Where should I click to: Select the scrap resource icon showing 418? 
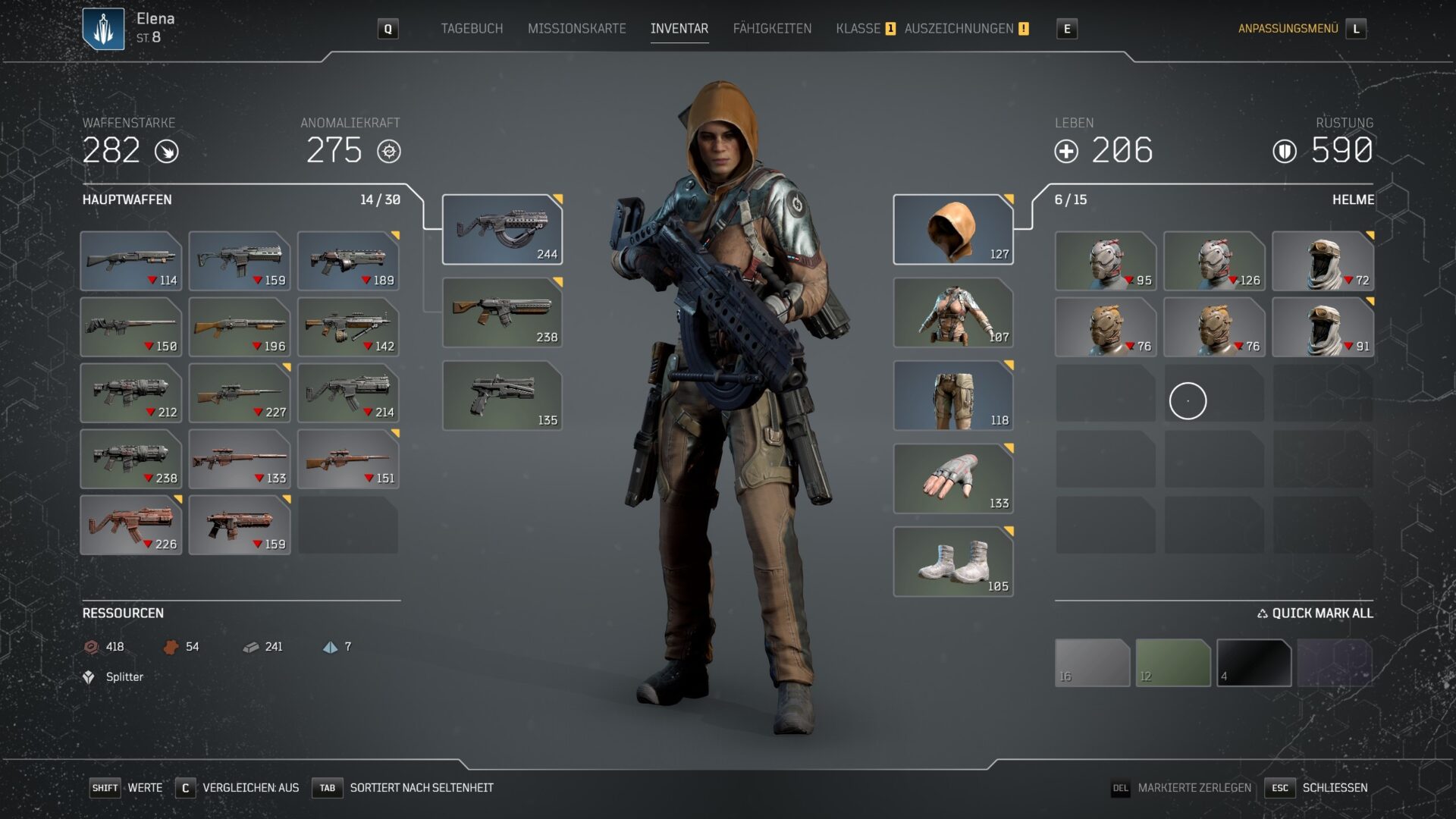91,647
